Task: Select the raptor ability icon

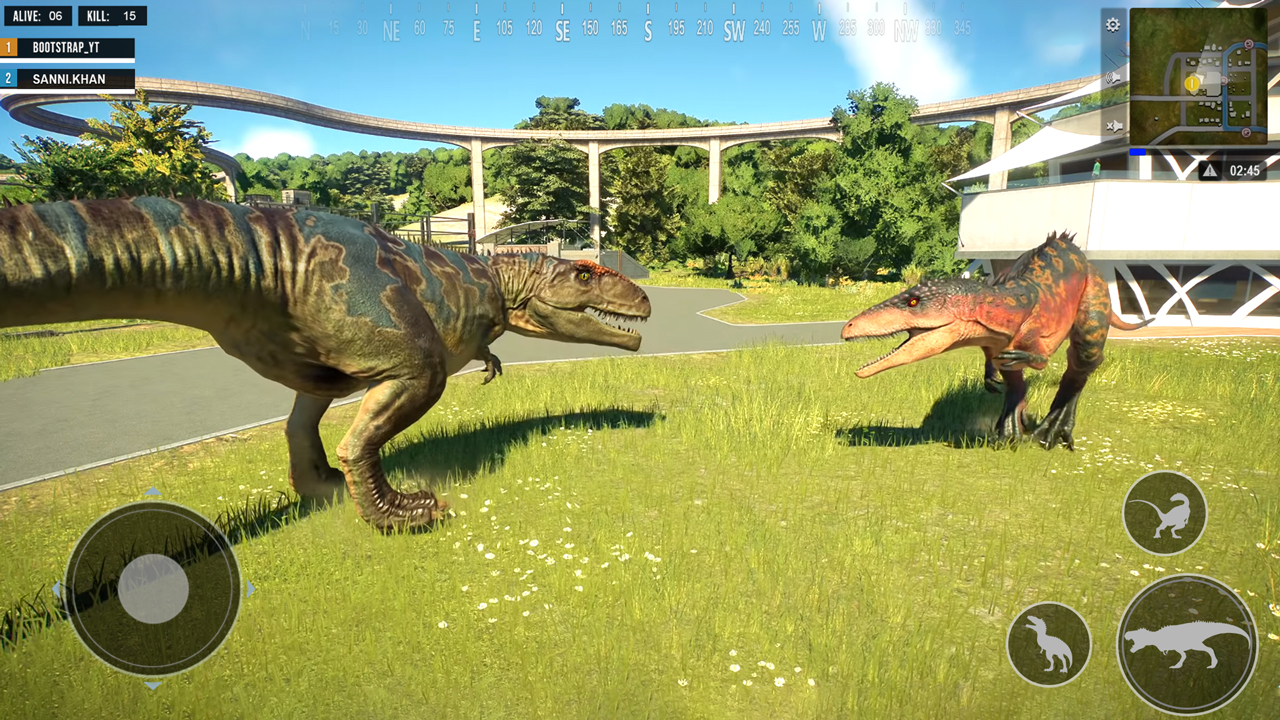Action: [x=1165, y=513]
